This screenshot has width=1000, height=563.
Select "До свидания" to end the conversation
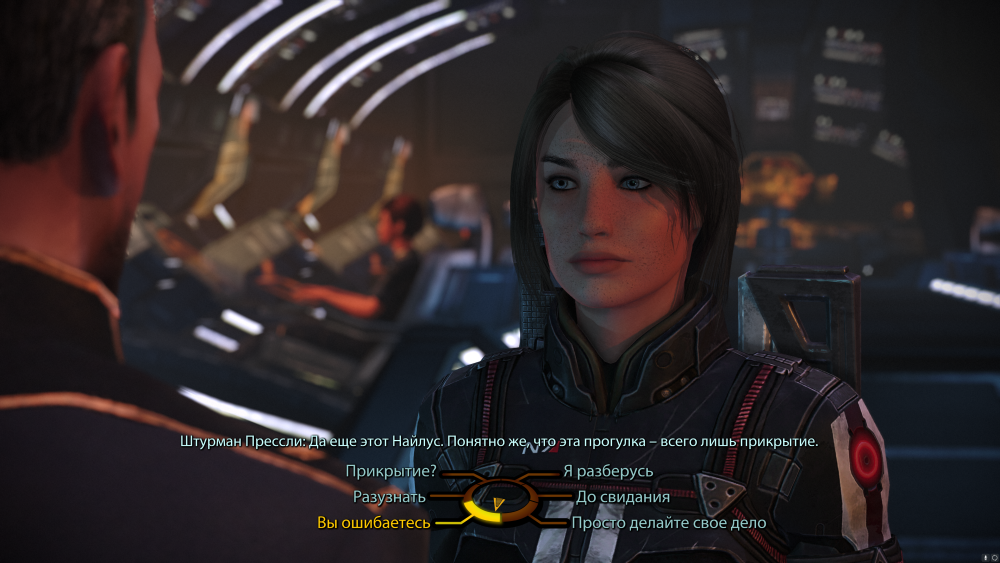pos(622,496)
